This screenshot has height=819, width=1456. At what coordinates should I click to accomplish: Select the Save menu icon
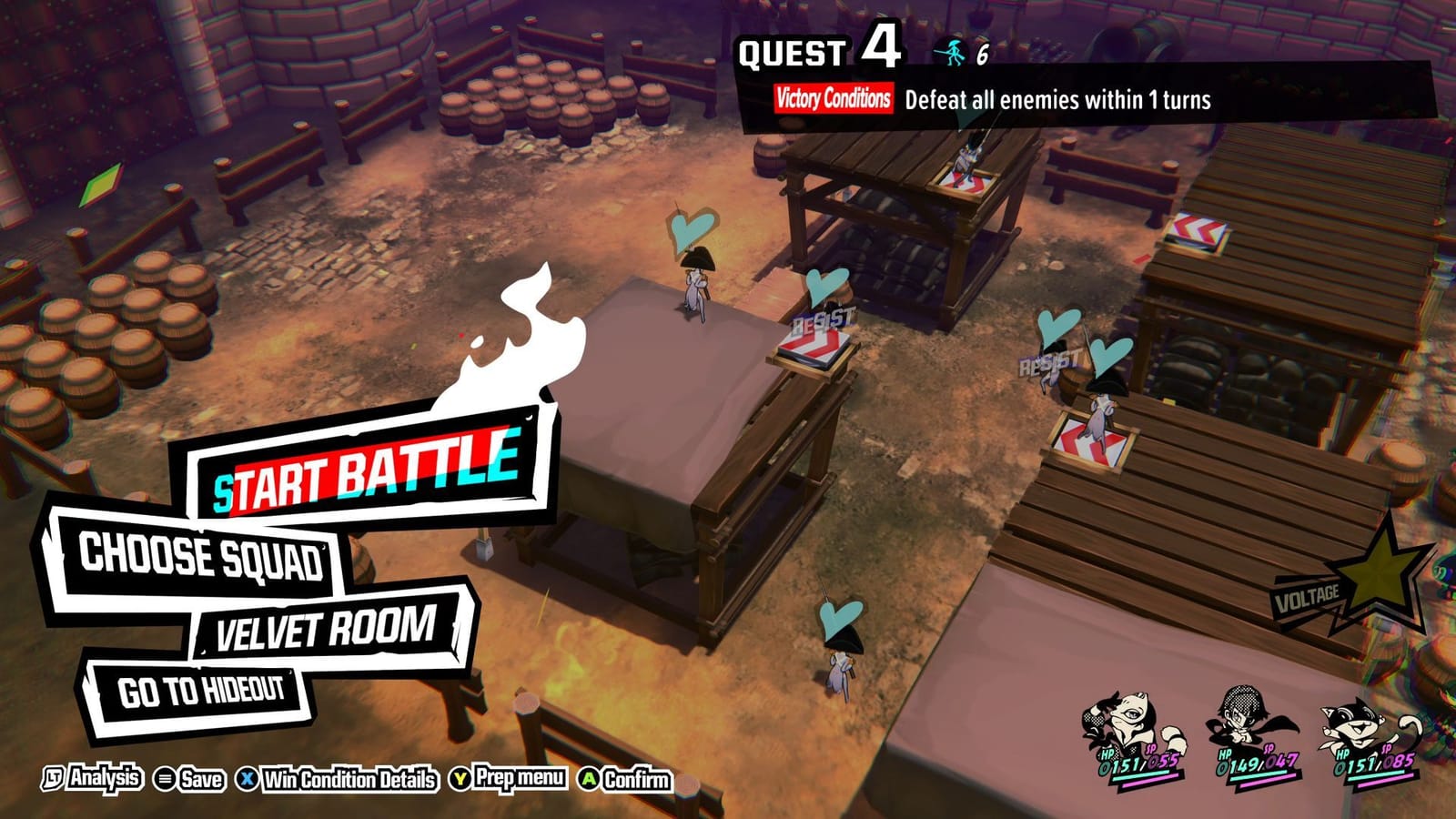[x=164, y=780]
